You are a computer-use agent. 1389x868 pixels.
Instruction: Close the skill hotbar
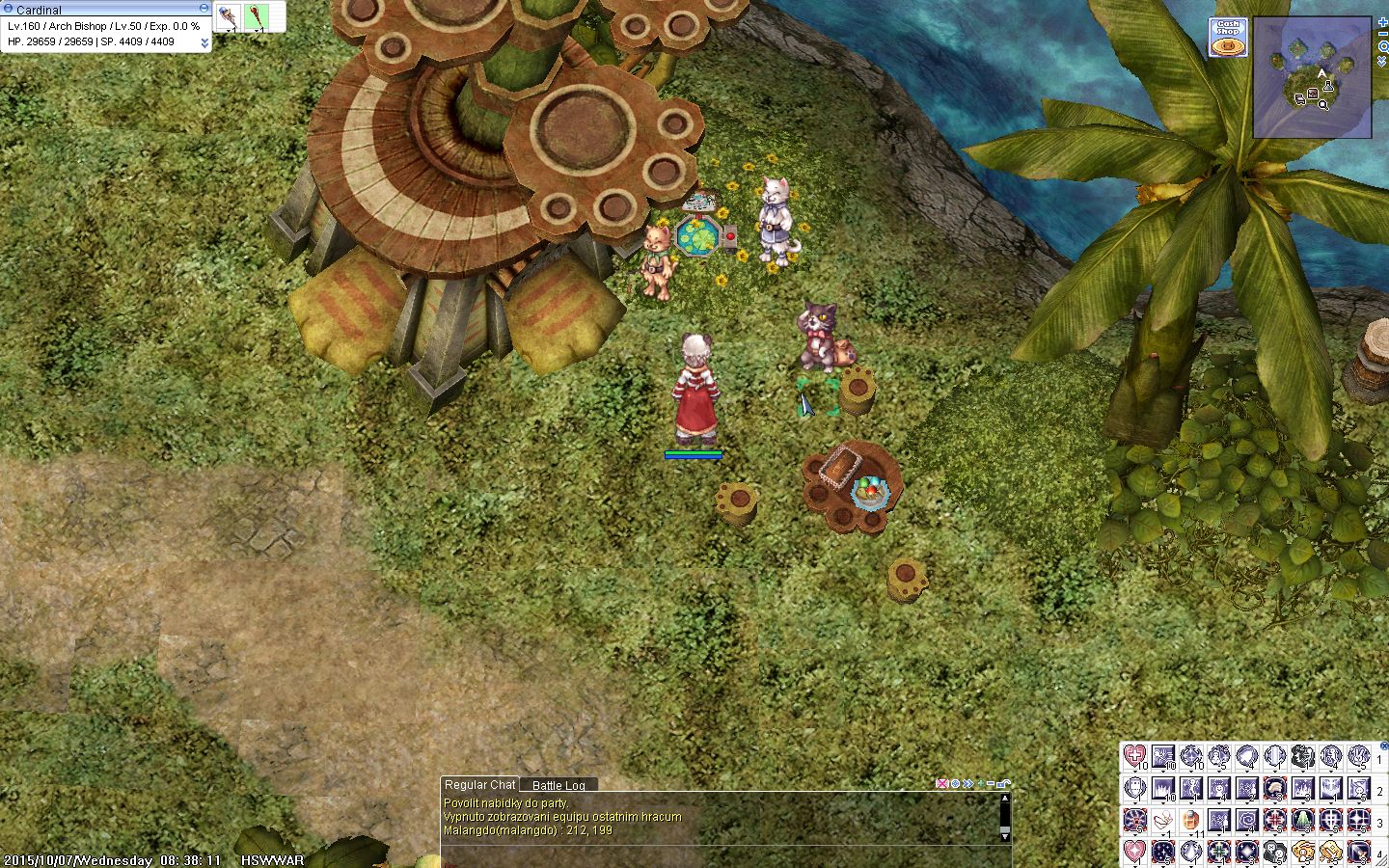coord(1384,746)
